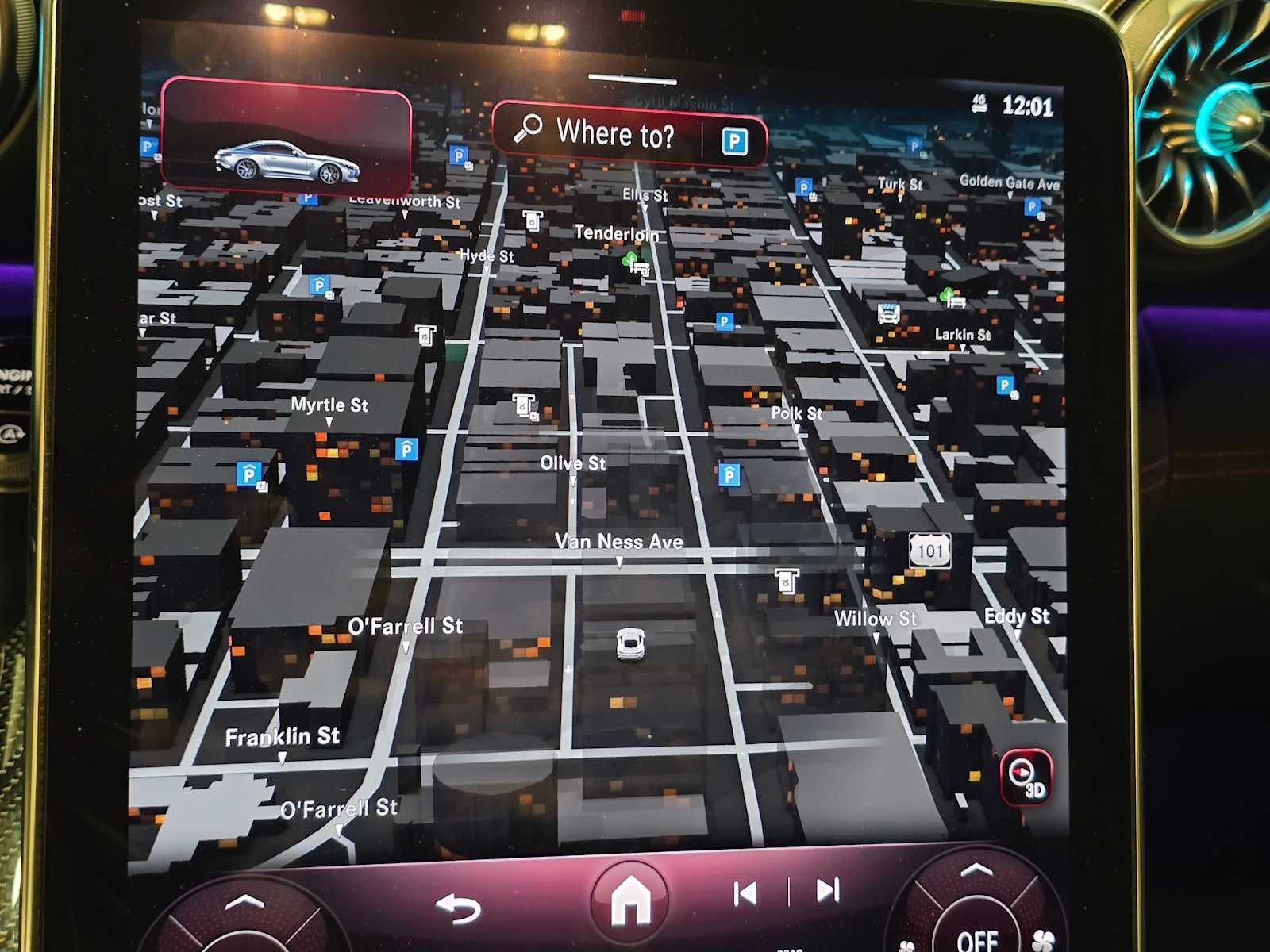
Task: Tap the parking search button beside Where to?
Action: tap(734, 142)
